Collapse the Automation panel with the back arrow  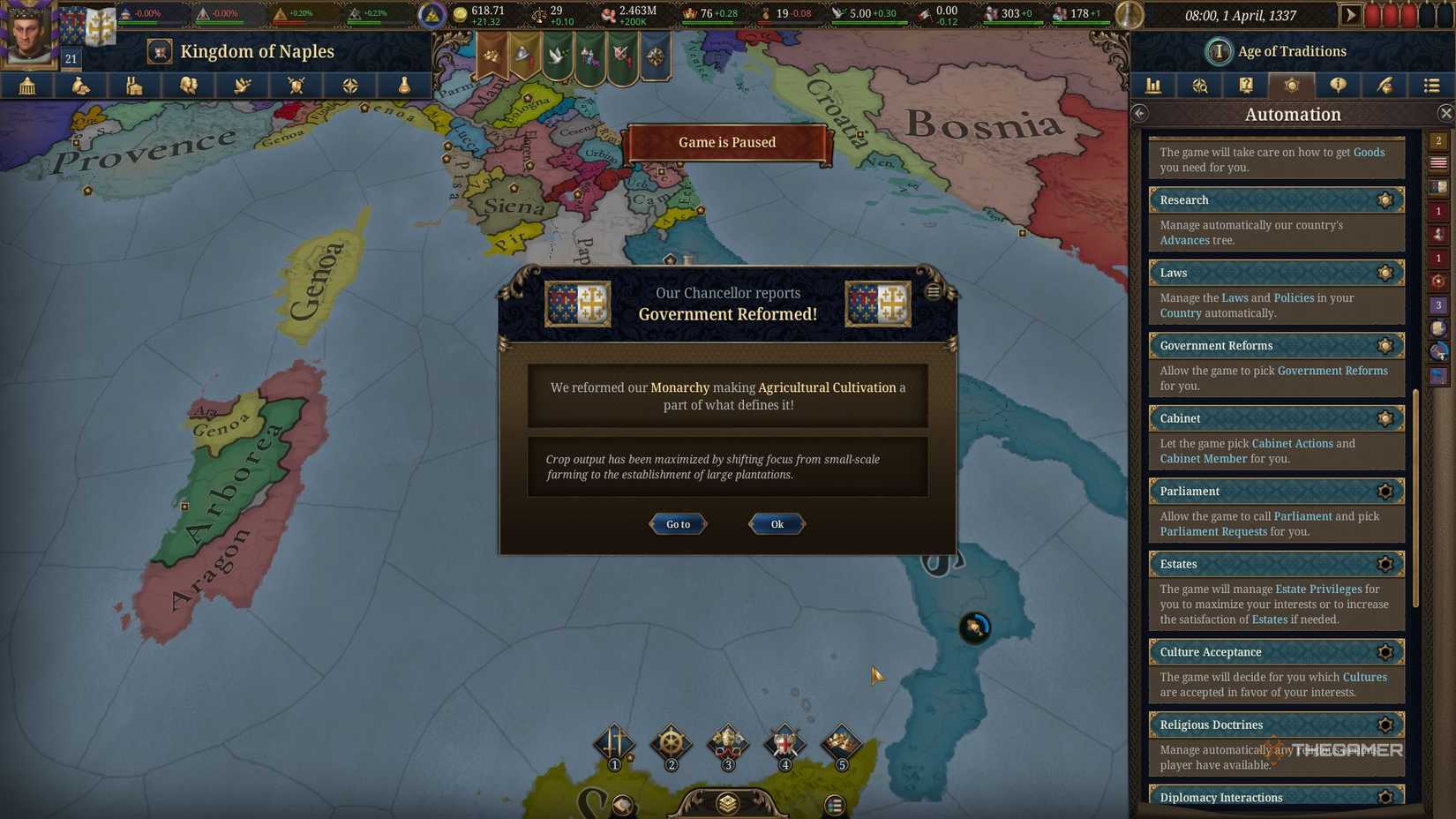(x=1139, y=113)
